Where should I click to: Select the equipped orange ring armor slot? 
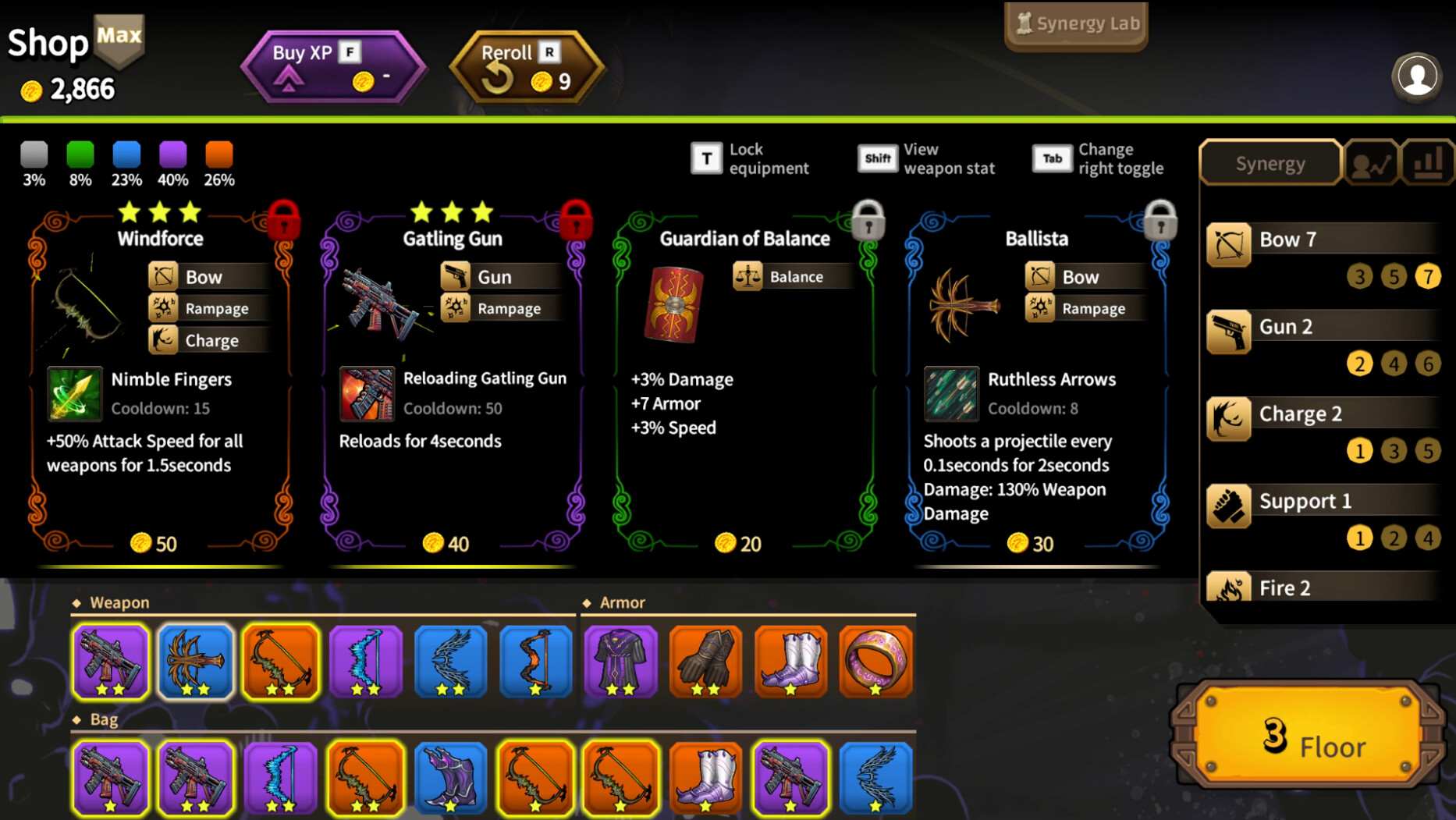point(875,661)
